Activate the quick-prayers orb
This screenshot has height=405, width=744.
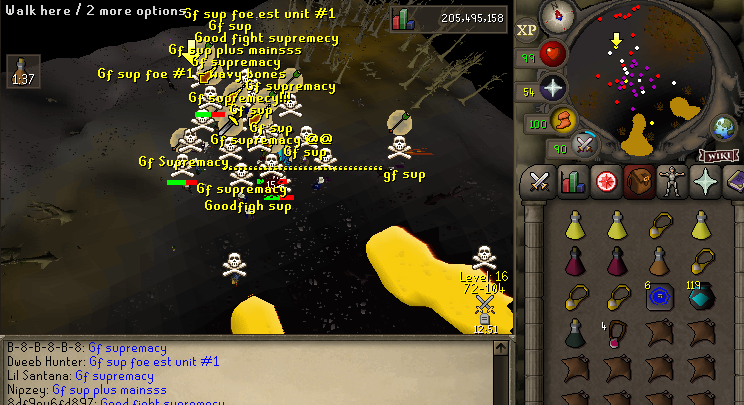coord(553,89)
